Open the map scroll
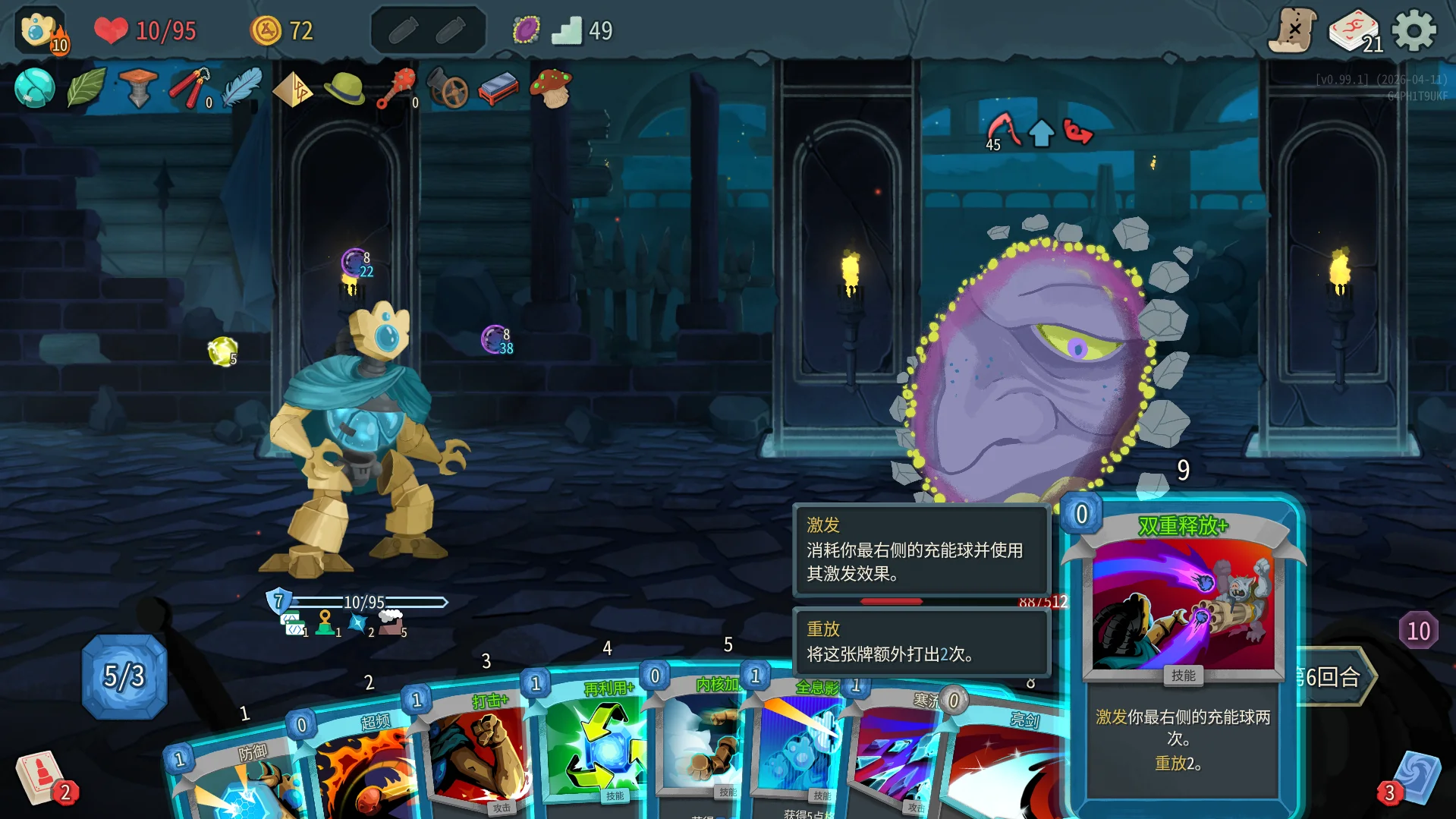 tap(1293, 31)
